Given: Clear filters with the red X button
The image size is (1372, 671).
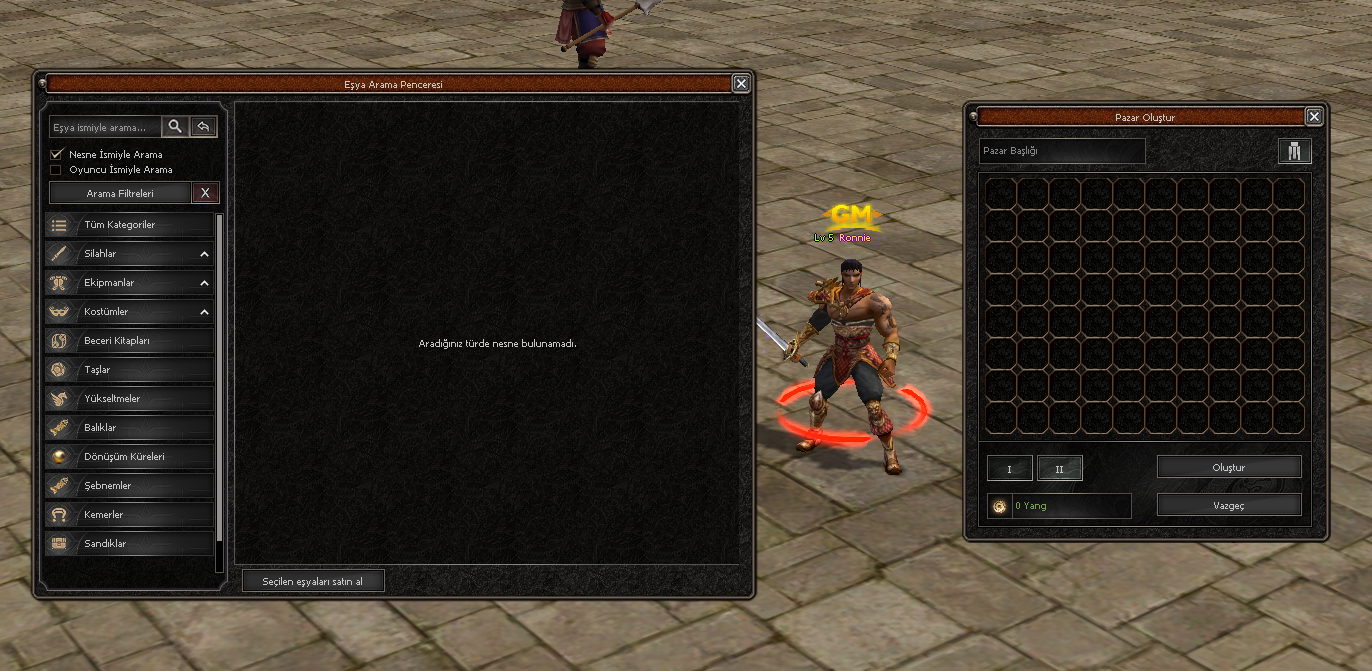Looking at the screenshot, I should 205,193.
